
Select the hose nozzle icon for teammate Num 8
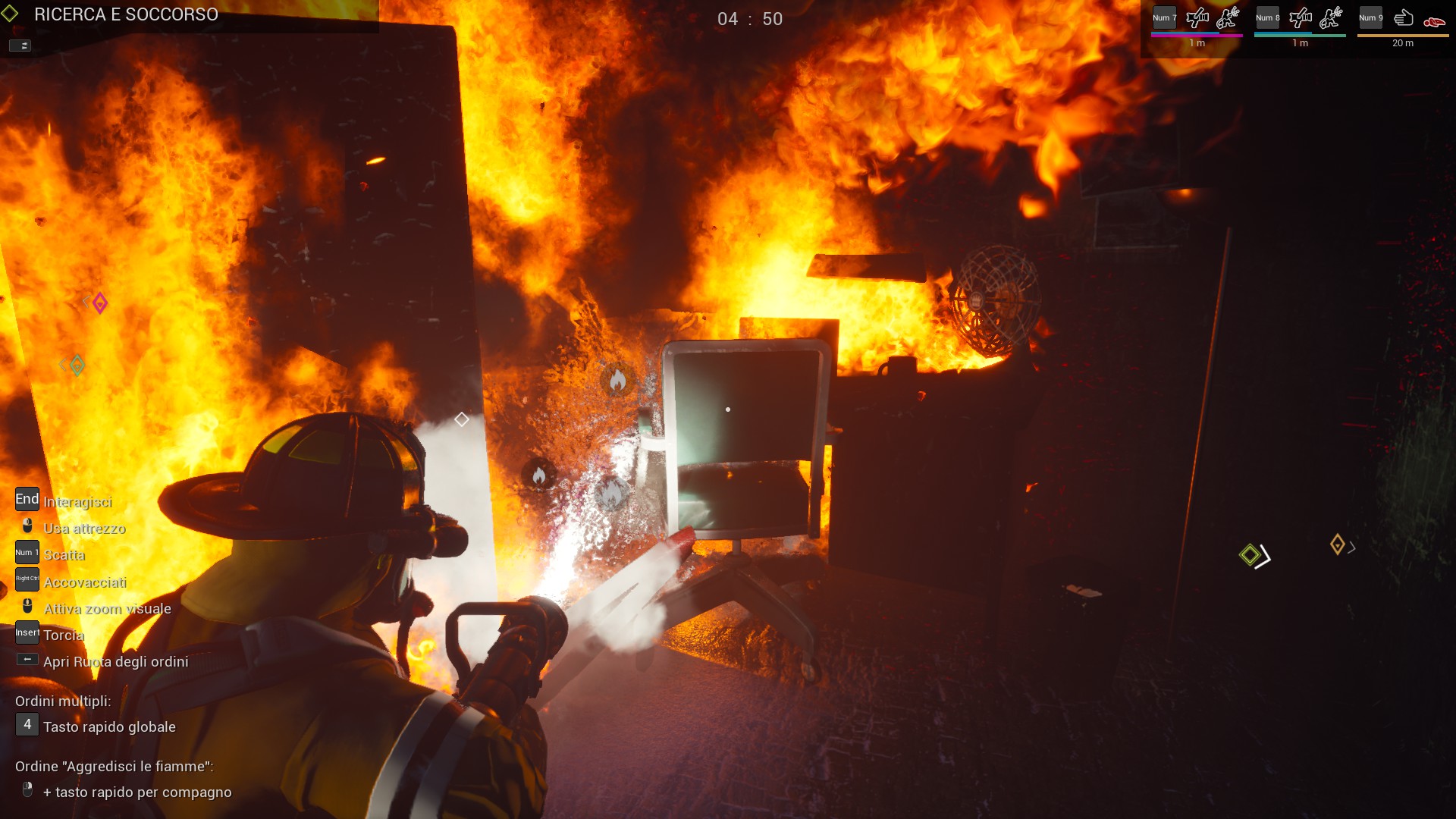[1300, 18]
